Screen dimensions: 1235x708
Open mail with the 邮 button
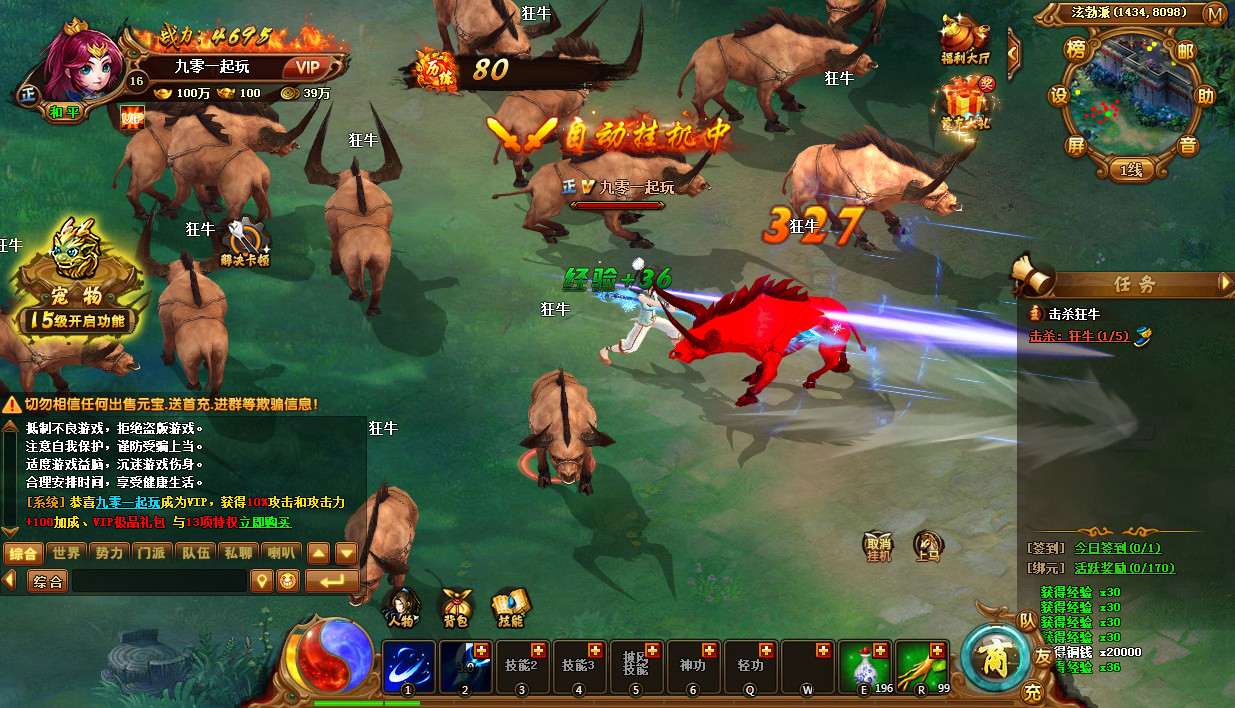1186,51
